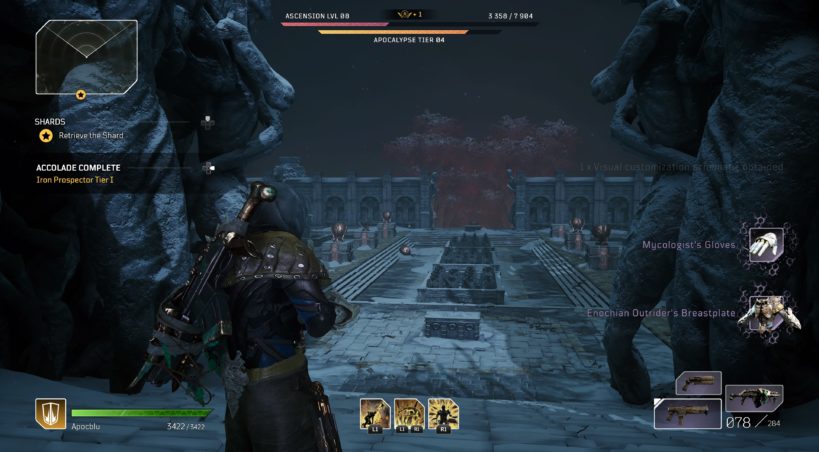Screen dimensions: 819x452
Task: Activate the middle skill icon
Action: click(x=408, y=413)
